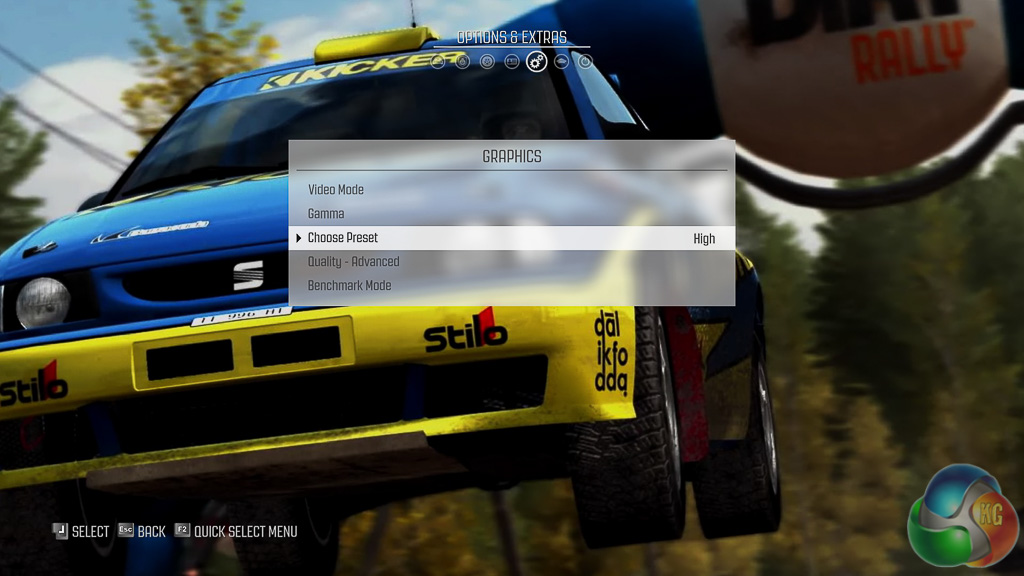Viewport: 1024px width, 576px height.
Task: Choose the Choose Preset row
Action: click(x=343, y=238)
